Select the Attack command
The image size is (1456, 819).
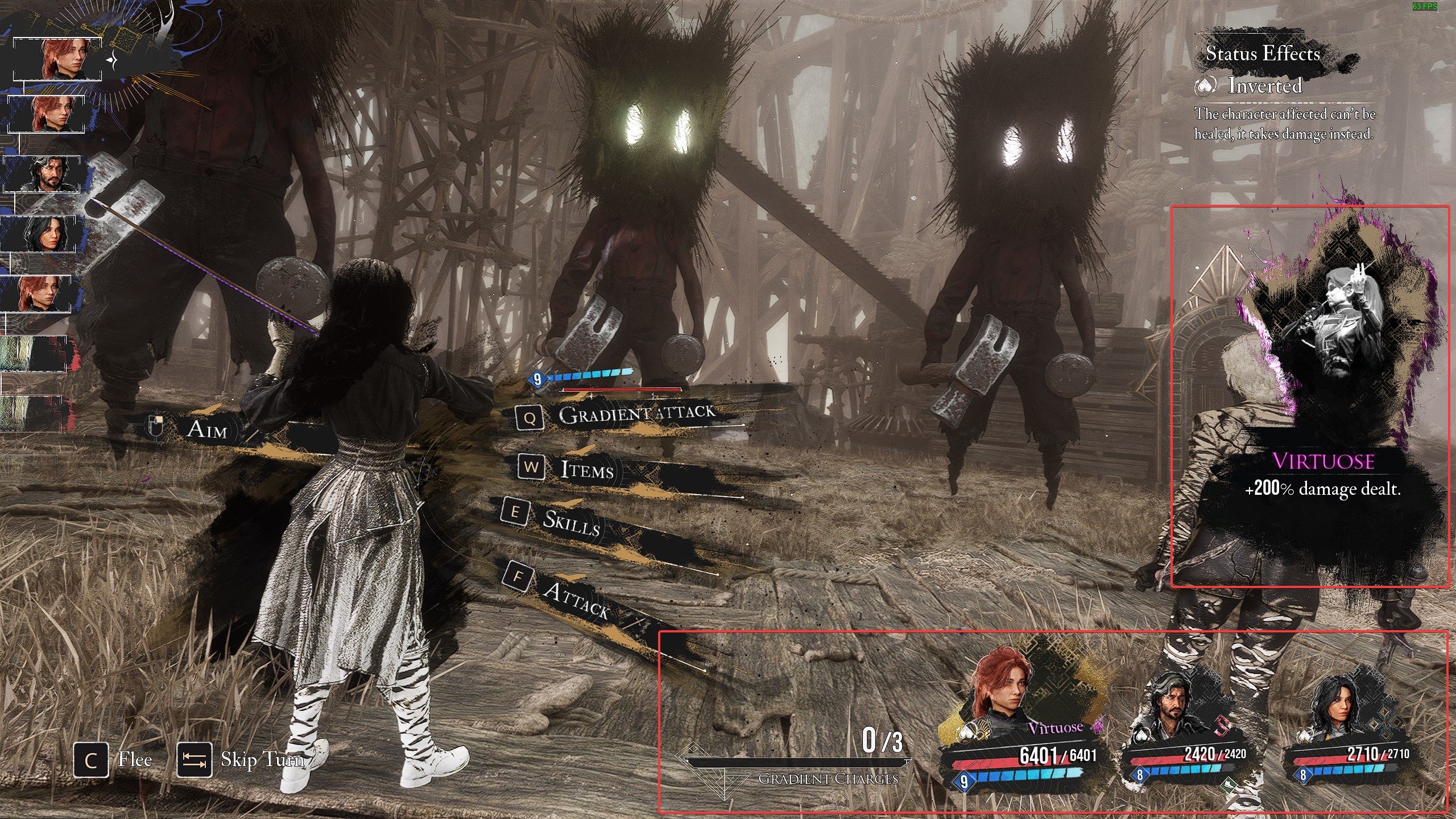[574, 598]
